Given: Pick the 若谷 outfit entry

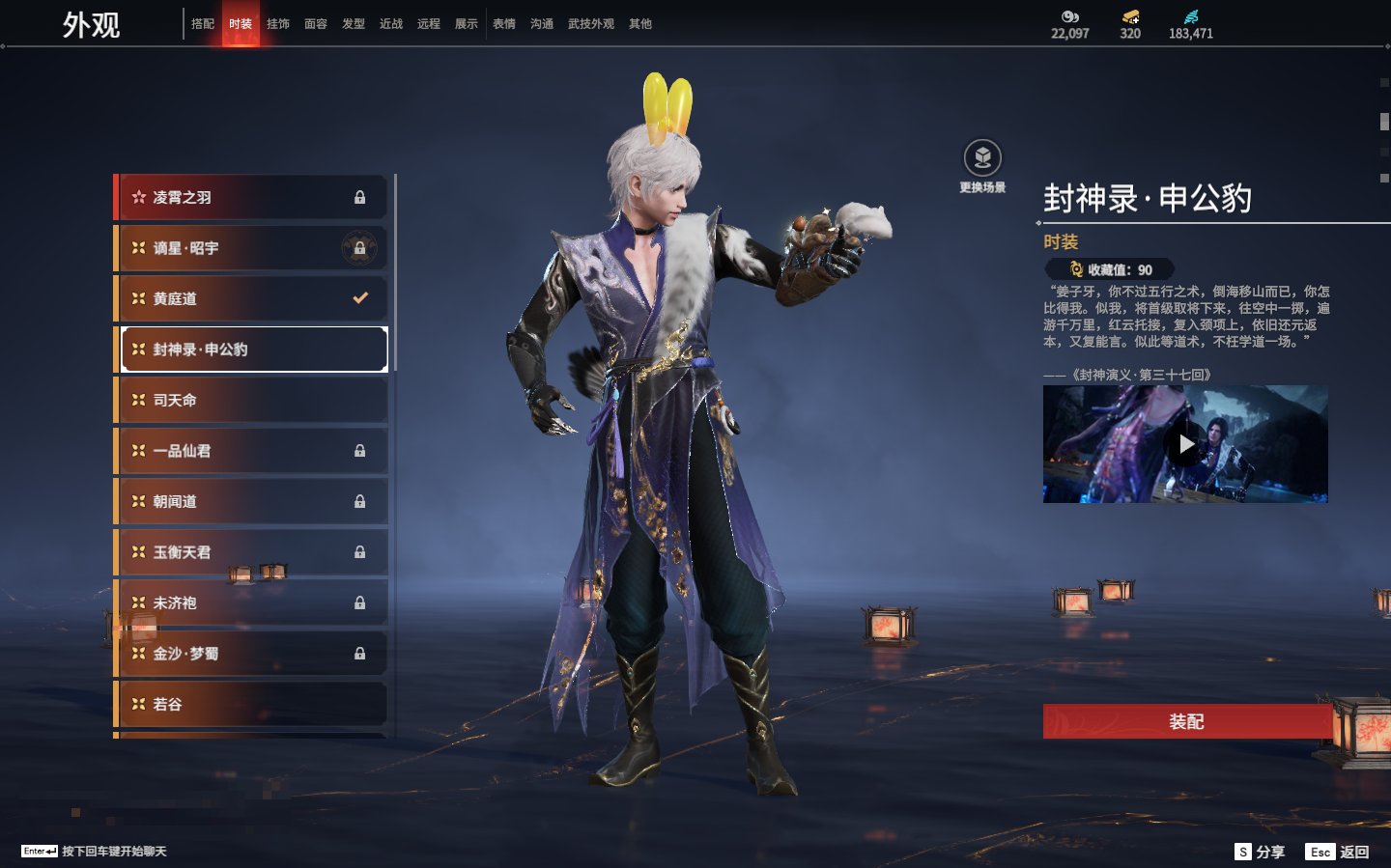Looking at the screenshot, I should pos(251,704).
